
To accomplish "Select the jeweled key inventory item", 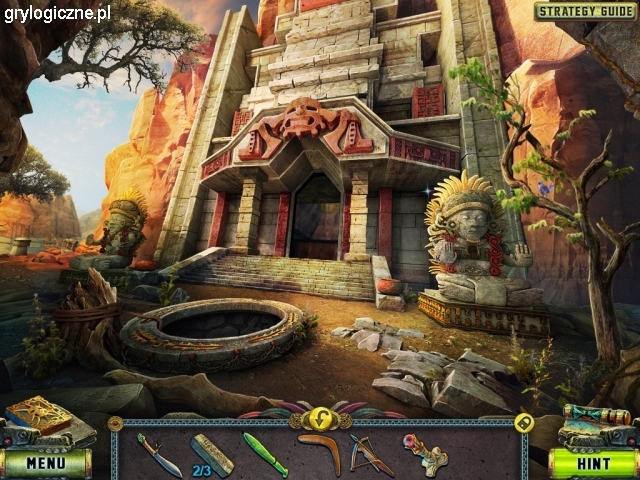I will click(x=426, y=453).
